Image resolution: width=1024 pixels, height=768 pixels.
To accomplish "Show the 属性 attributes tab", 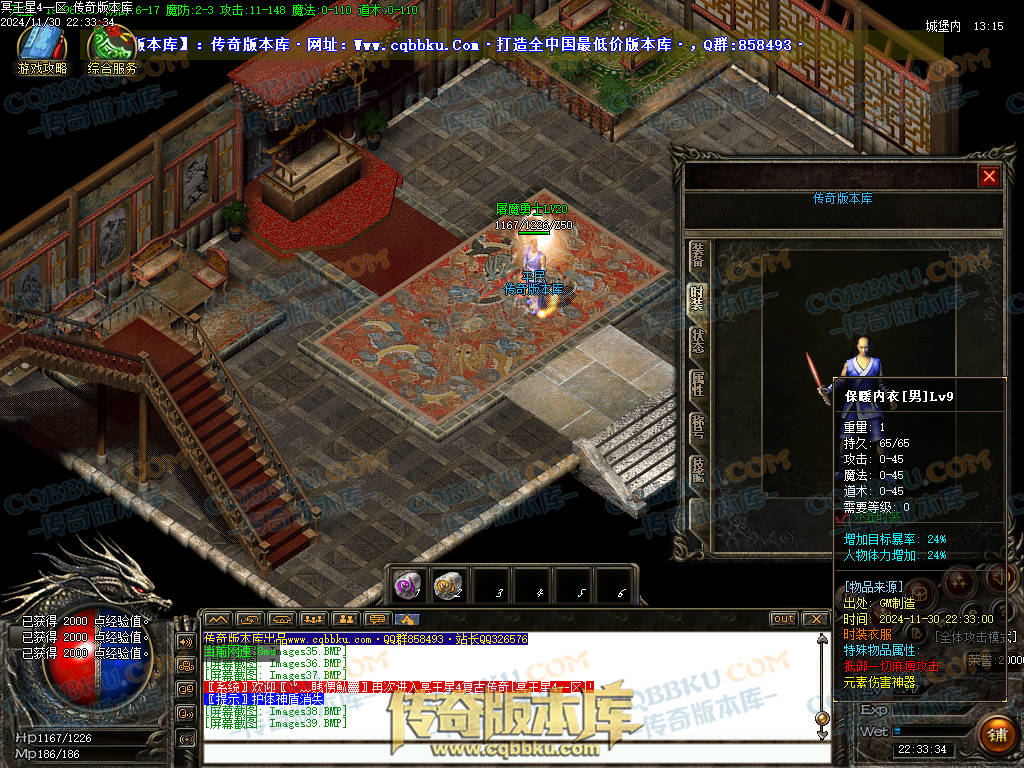I will [697, 385].
